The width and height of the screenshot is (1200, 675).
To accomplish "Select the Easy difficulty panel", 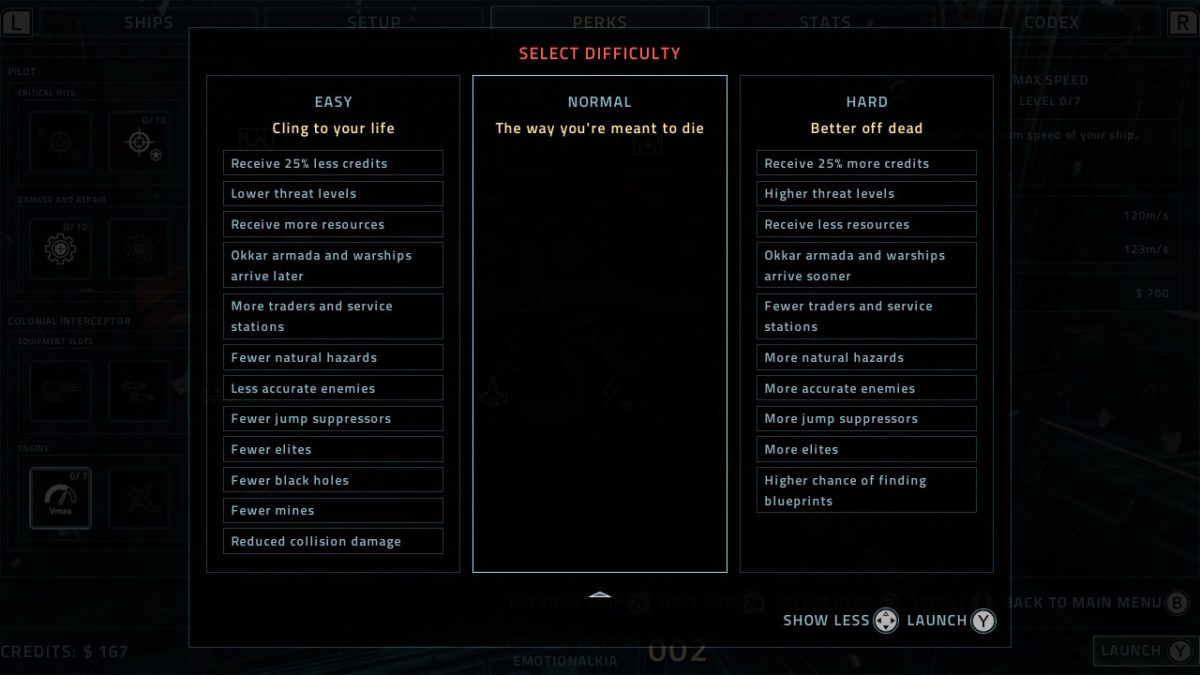I will click(x=333, y=323).
